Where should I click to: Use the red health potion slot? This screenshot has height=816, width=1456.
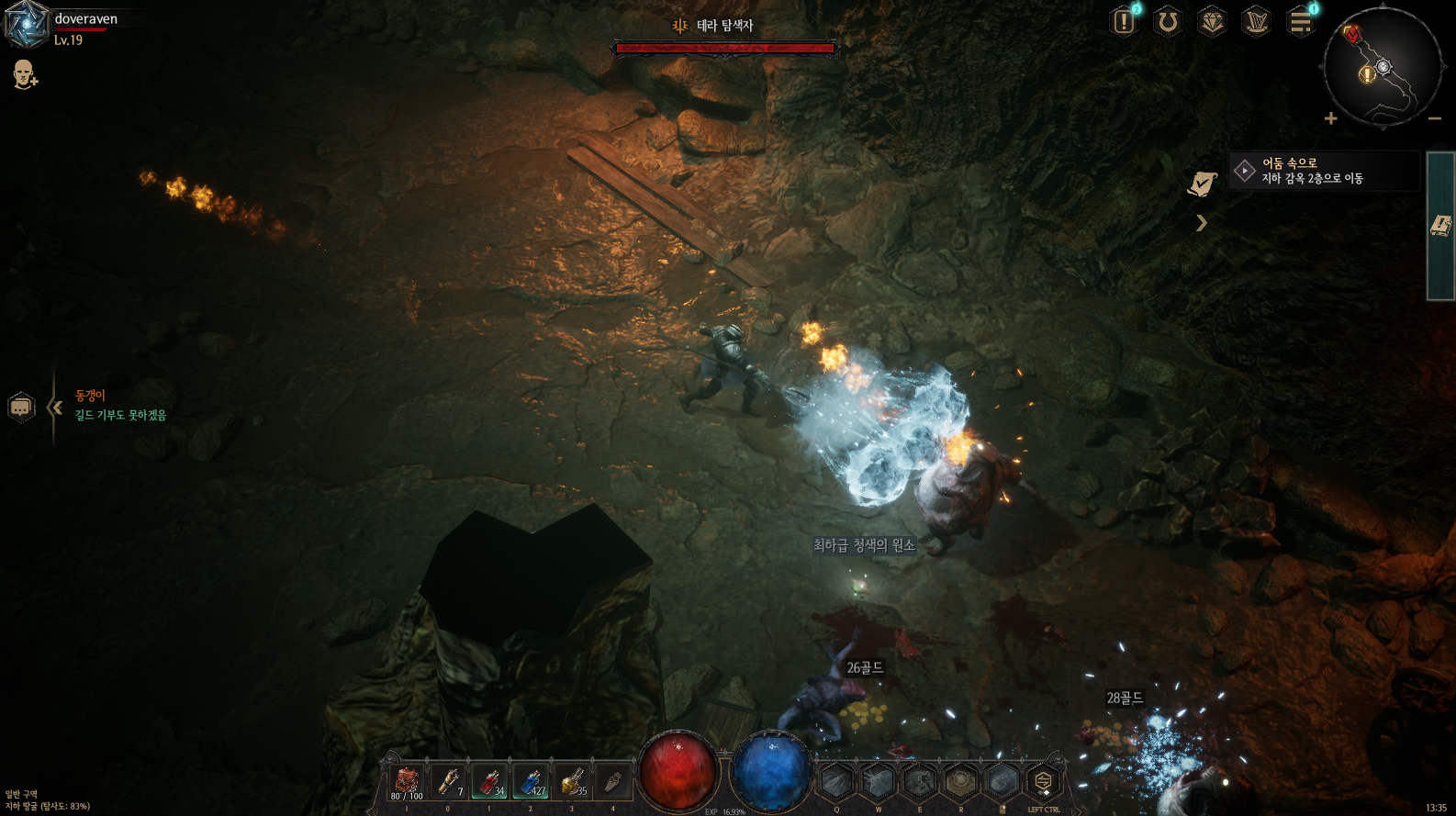[489, 782]
